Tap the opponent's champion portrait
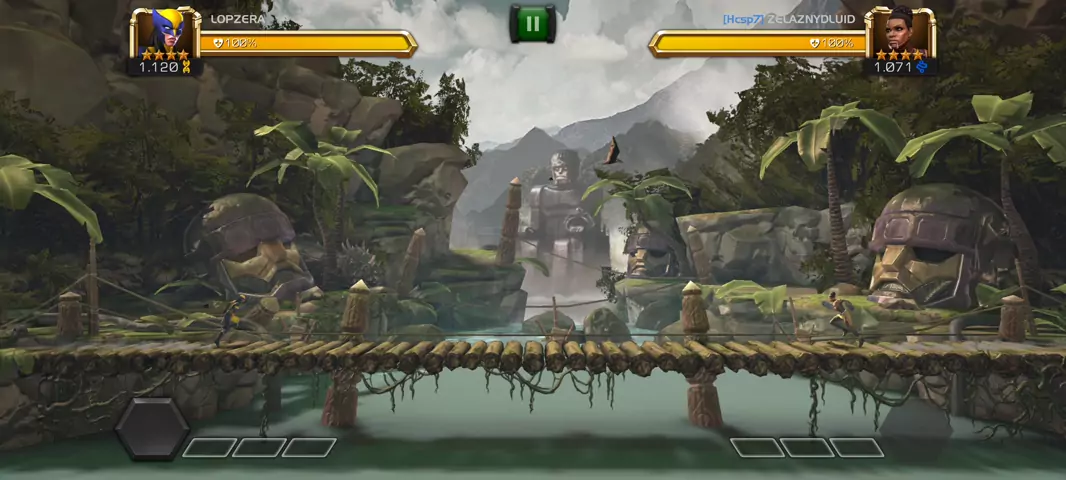This screenshot has height=480, width=1066. (899, 33)
